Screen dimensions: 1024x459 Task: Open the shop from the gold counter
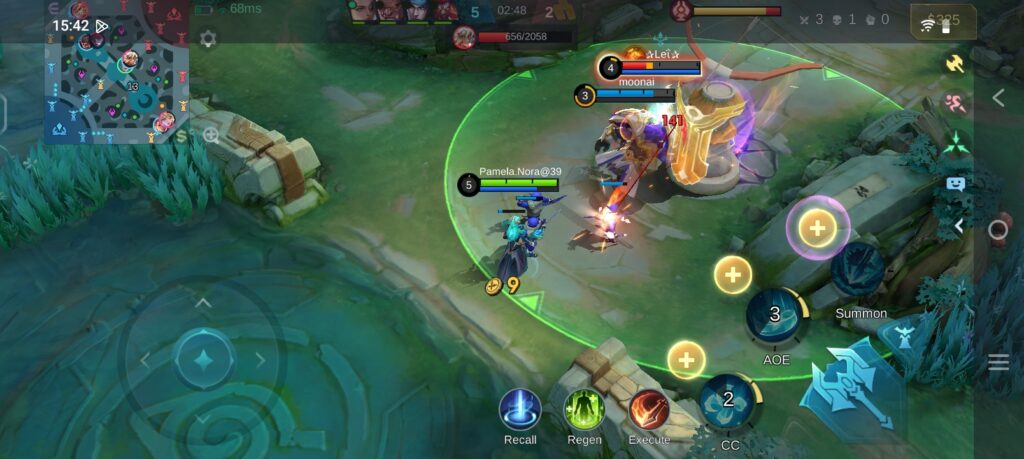943,21
